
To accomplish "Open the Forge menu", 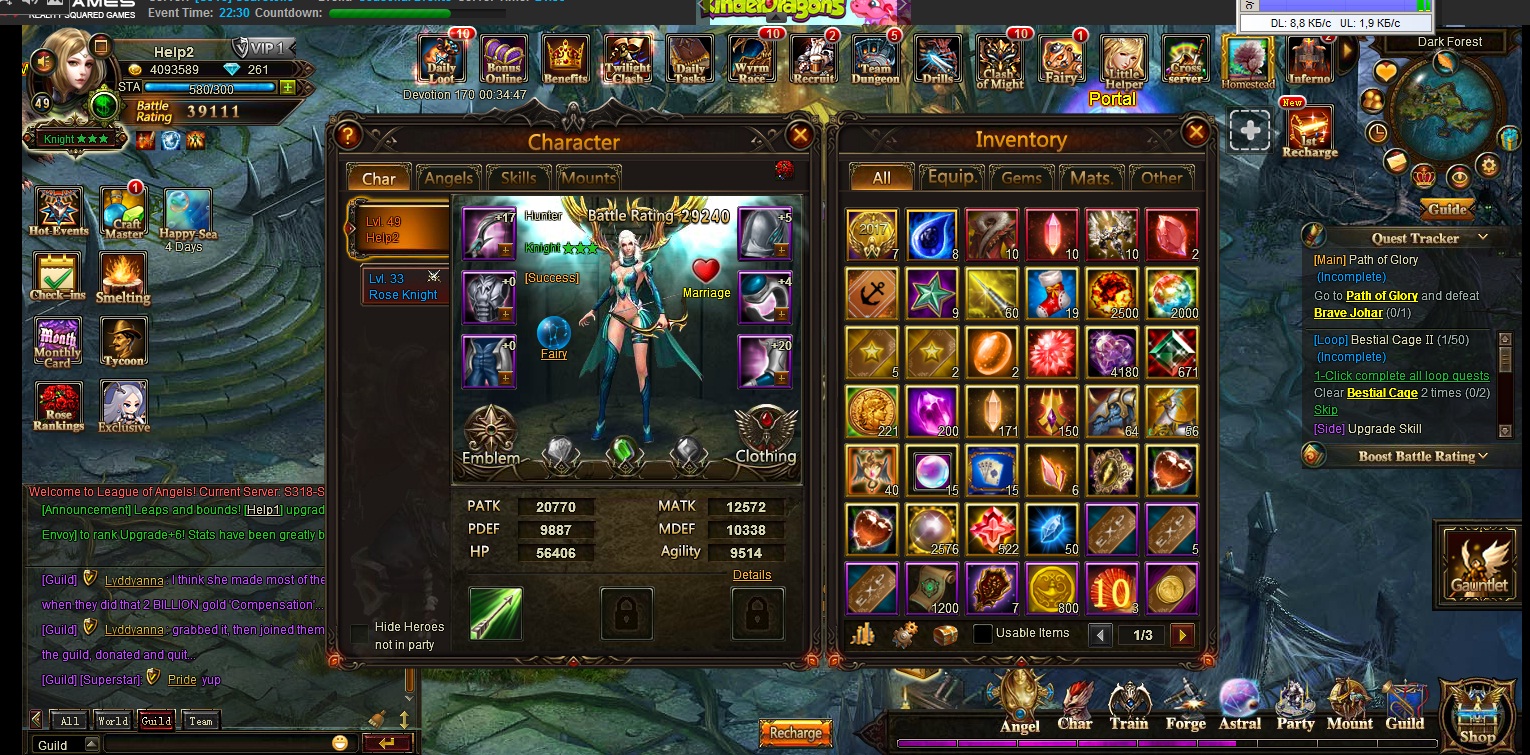I will (x=1185, y=707).
